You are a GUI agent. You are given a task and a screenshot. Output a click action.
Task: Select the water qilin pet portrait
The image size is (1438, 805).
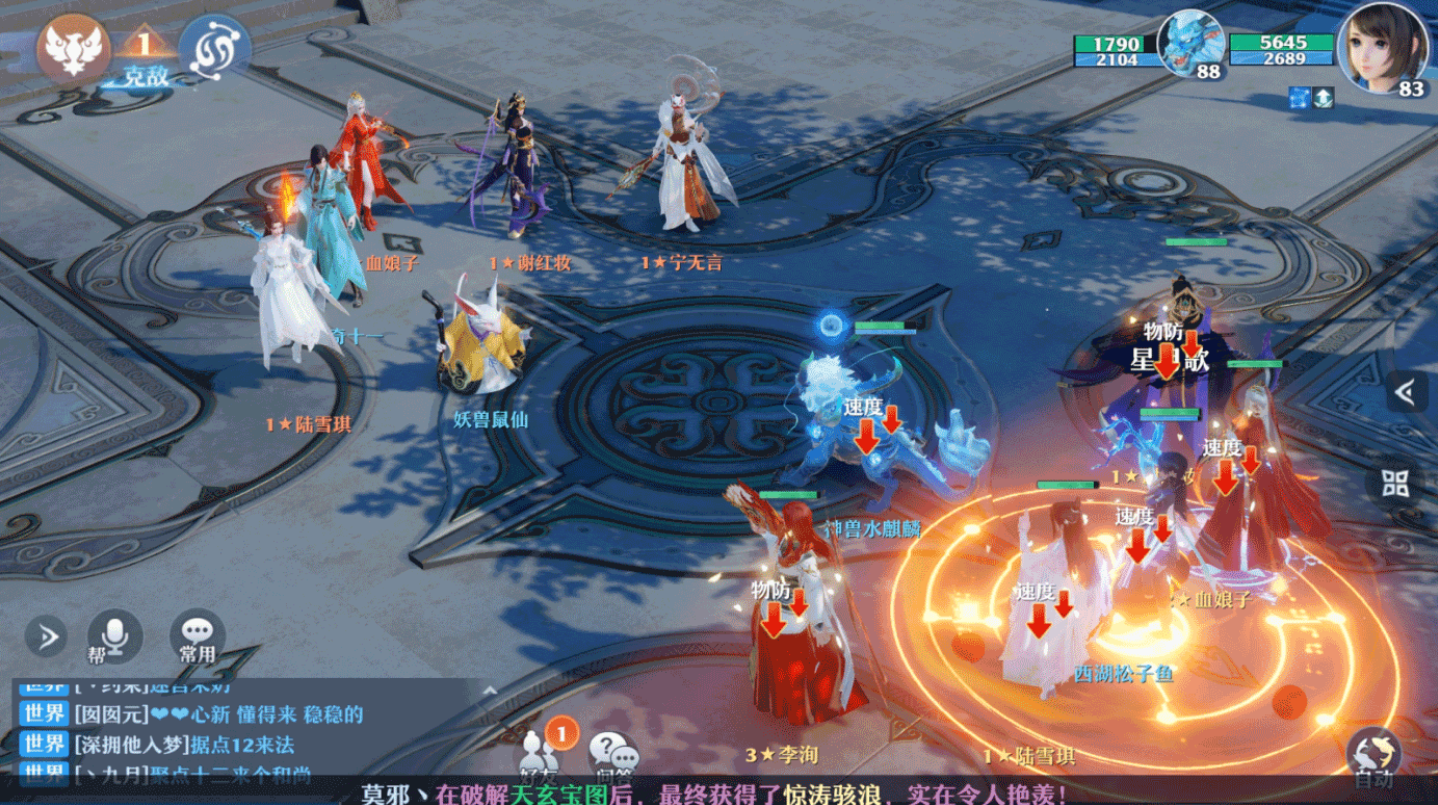click(x=1191, y=45)
